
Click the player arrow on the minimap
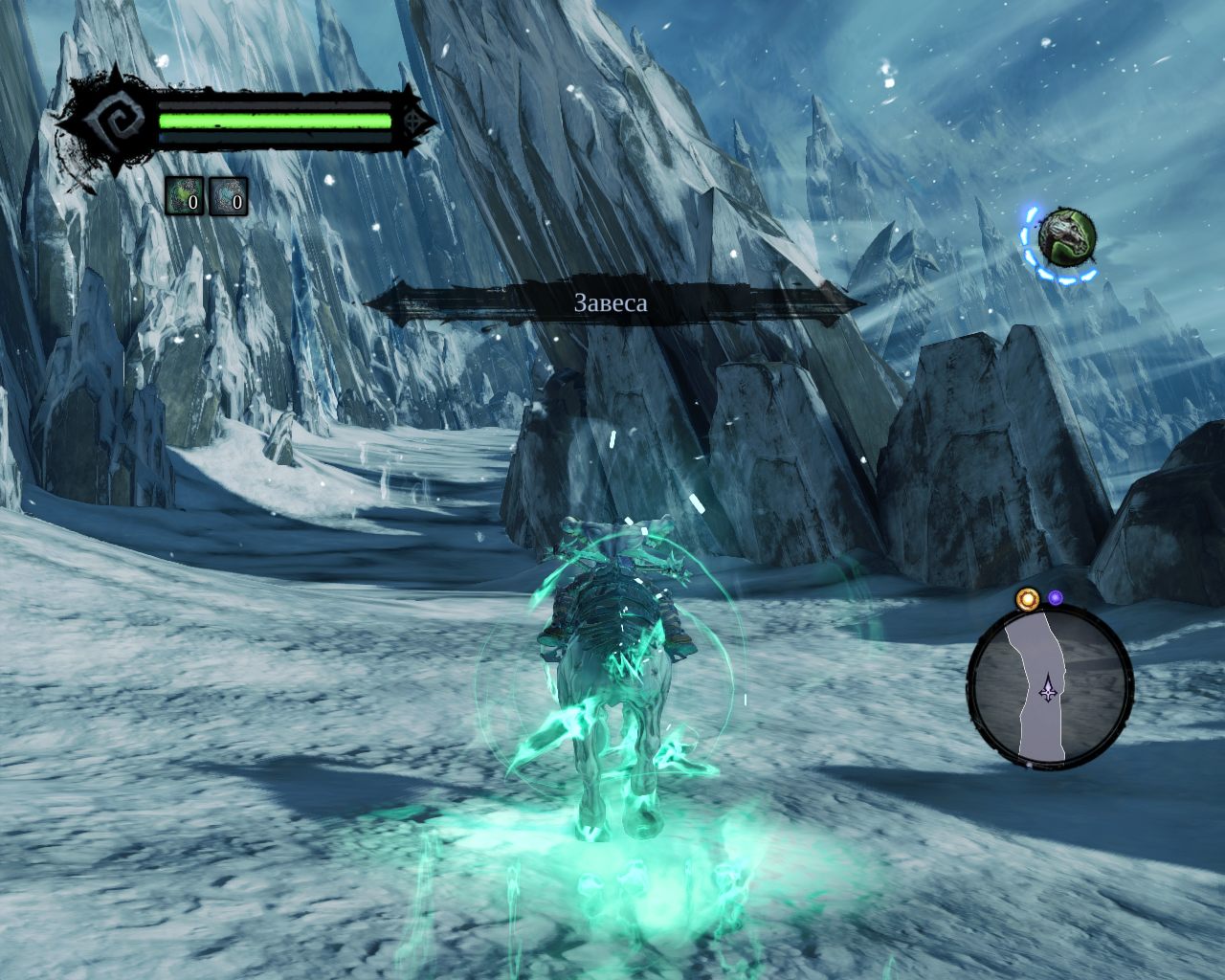(1050, 687)
